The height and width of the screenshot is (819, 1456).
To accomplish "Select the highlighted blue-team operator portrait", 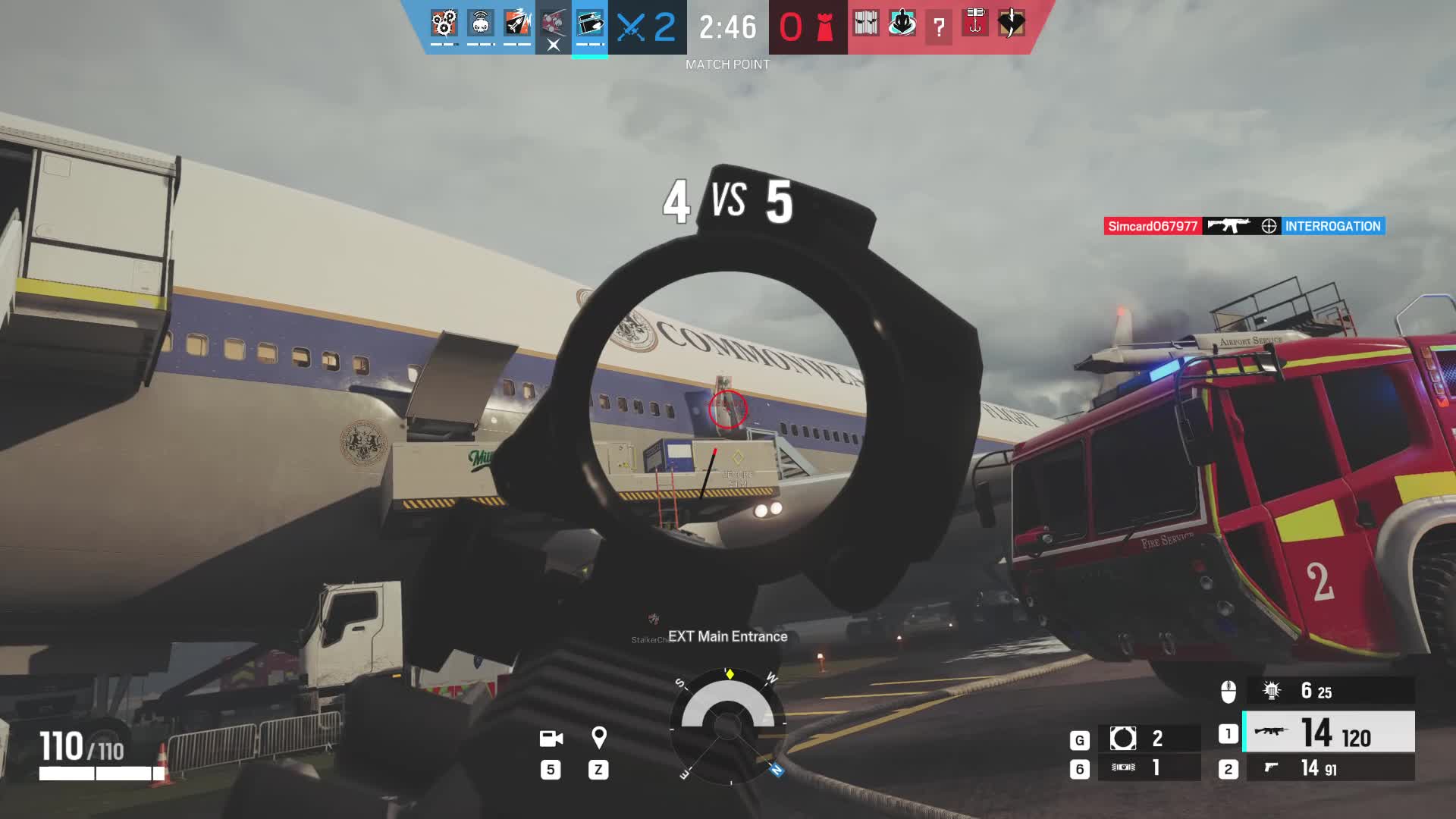I will [x=590, y=24].
